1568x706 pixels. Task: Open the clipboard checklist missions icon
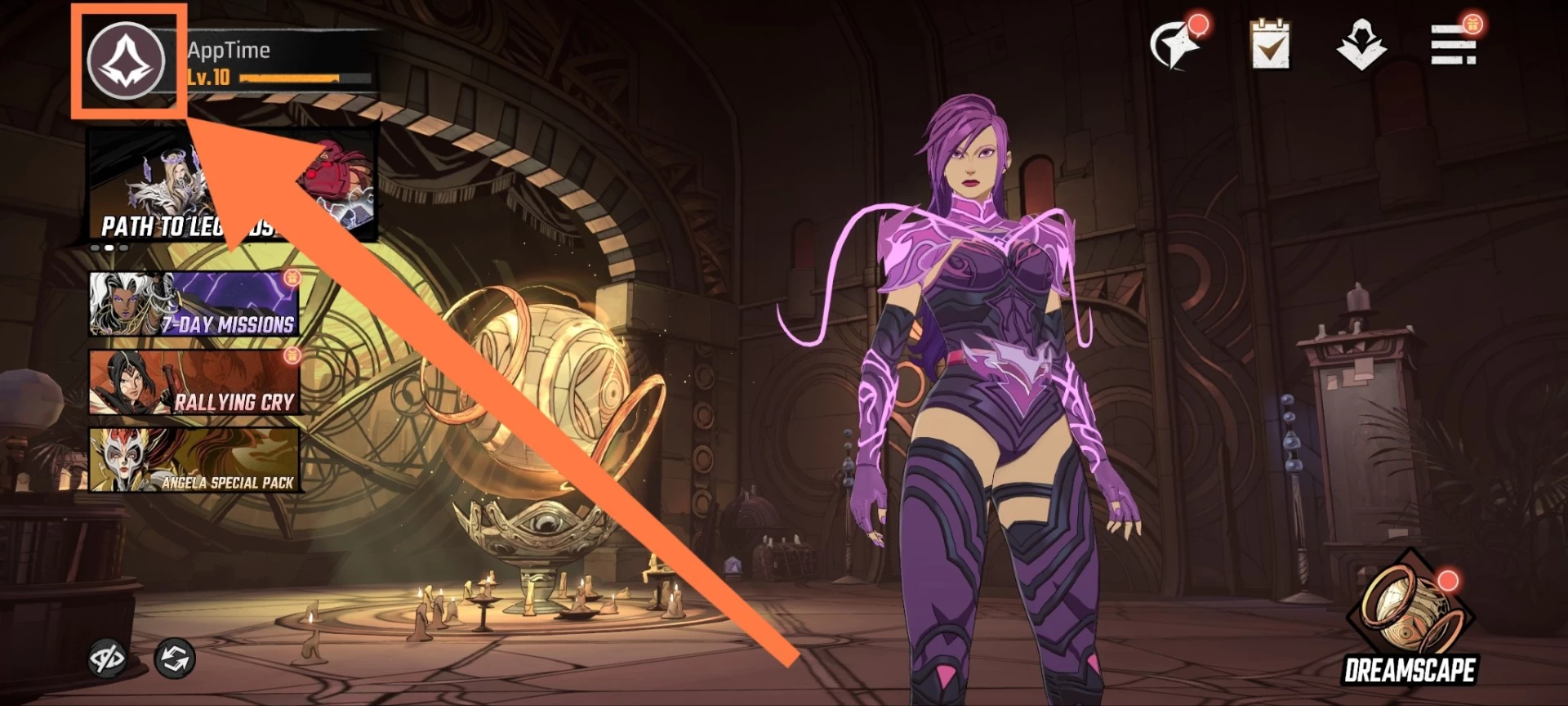[1270, 45]
